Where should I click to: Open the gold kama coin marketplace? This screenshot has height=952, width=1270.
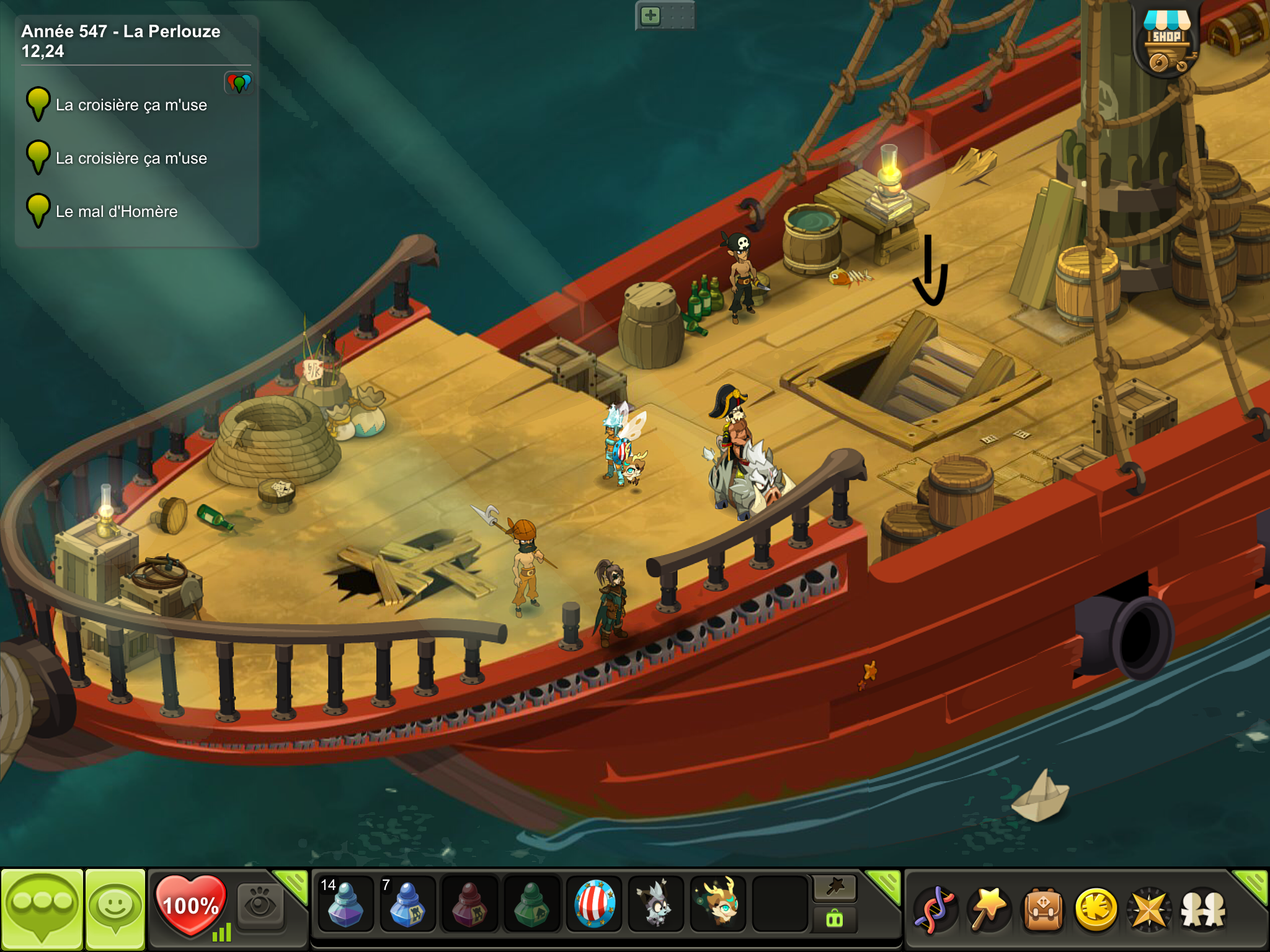point(1096,909)
